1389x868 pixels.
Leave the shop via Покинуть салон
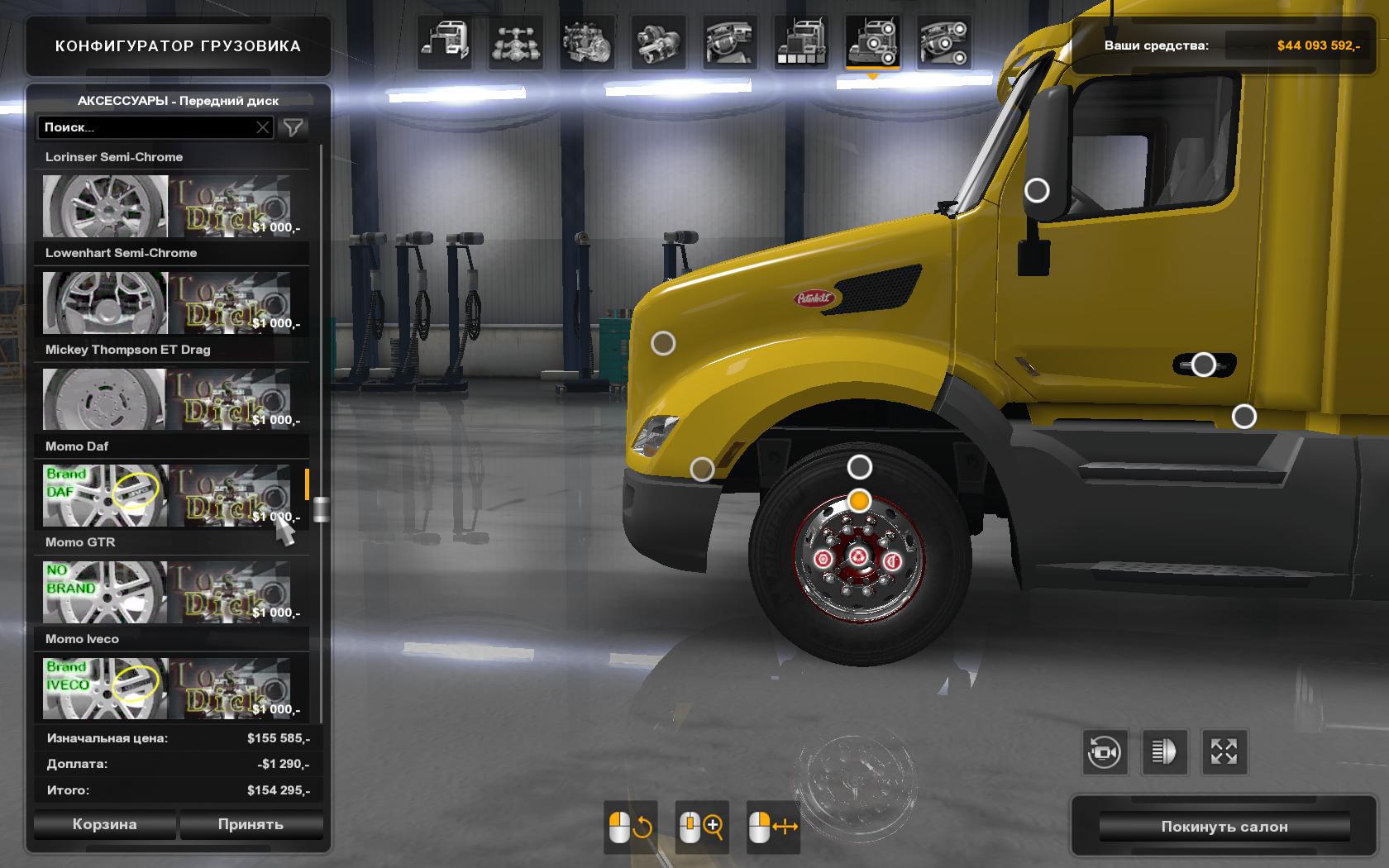[x=1224, y=827]
